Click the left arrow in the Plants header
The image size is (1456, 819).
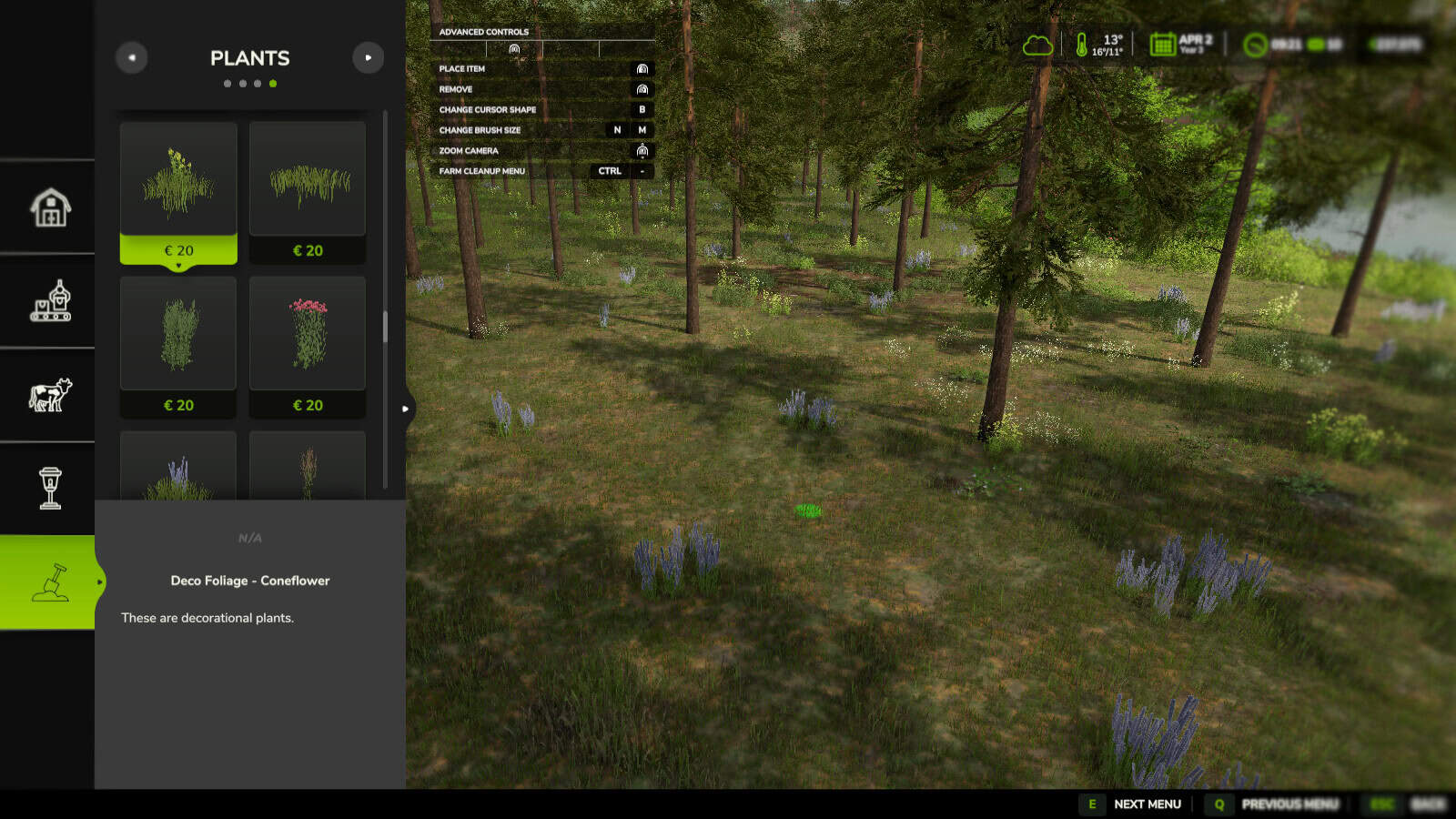132,57
